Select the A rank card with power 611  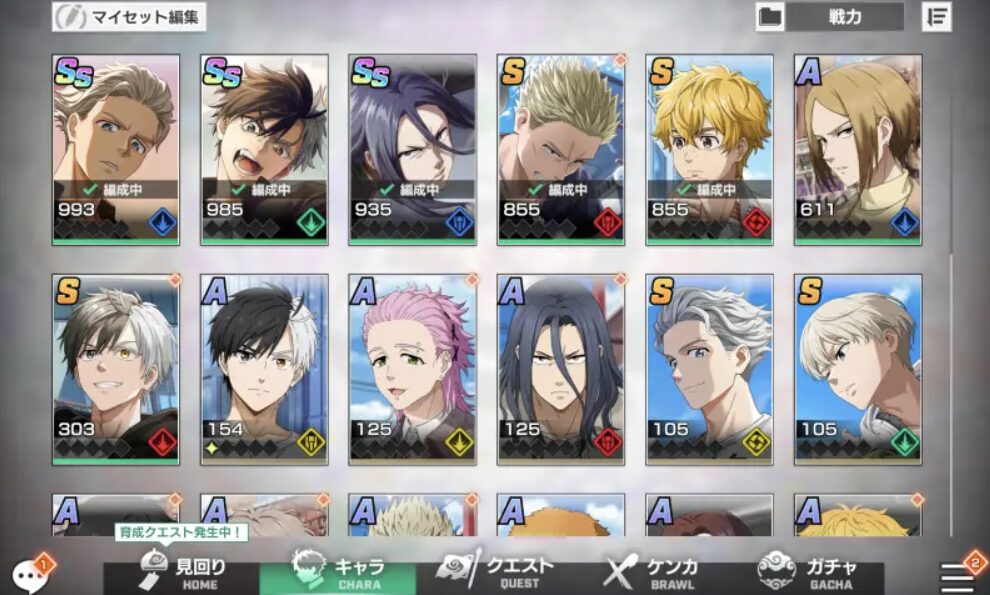pyautogui.click(x=857, y=149)
